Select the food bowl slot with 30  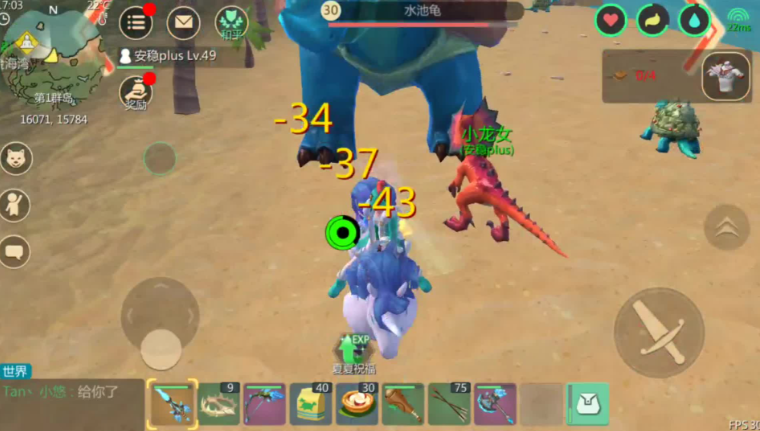coord(356,404)
